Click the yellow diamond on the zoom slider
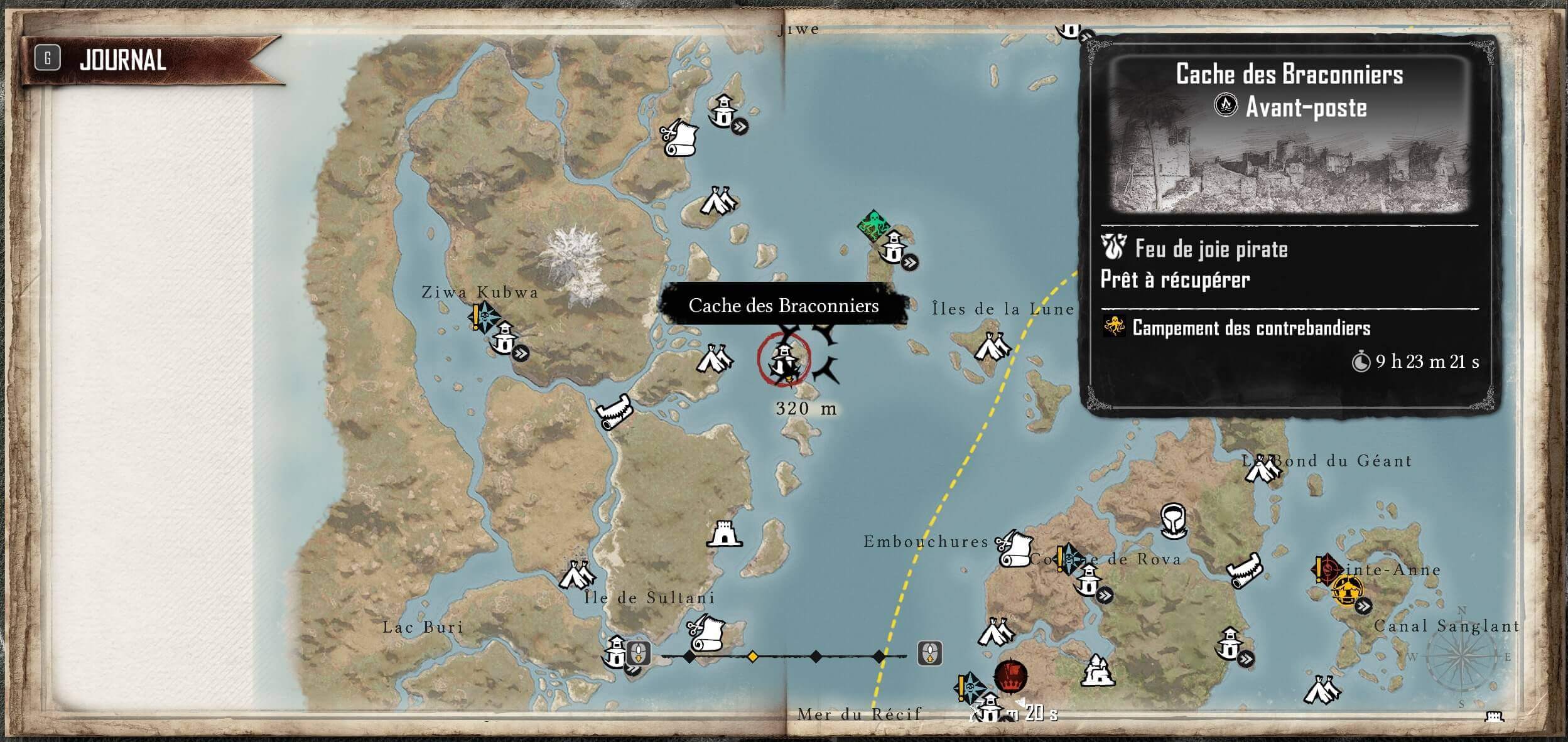The image size is (1568, 742). click(x=752, y=657)
